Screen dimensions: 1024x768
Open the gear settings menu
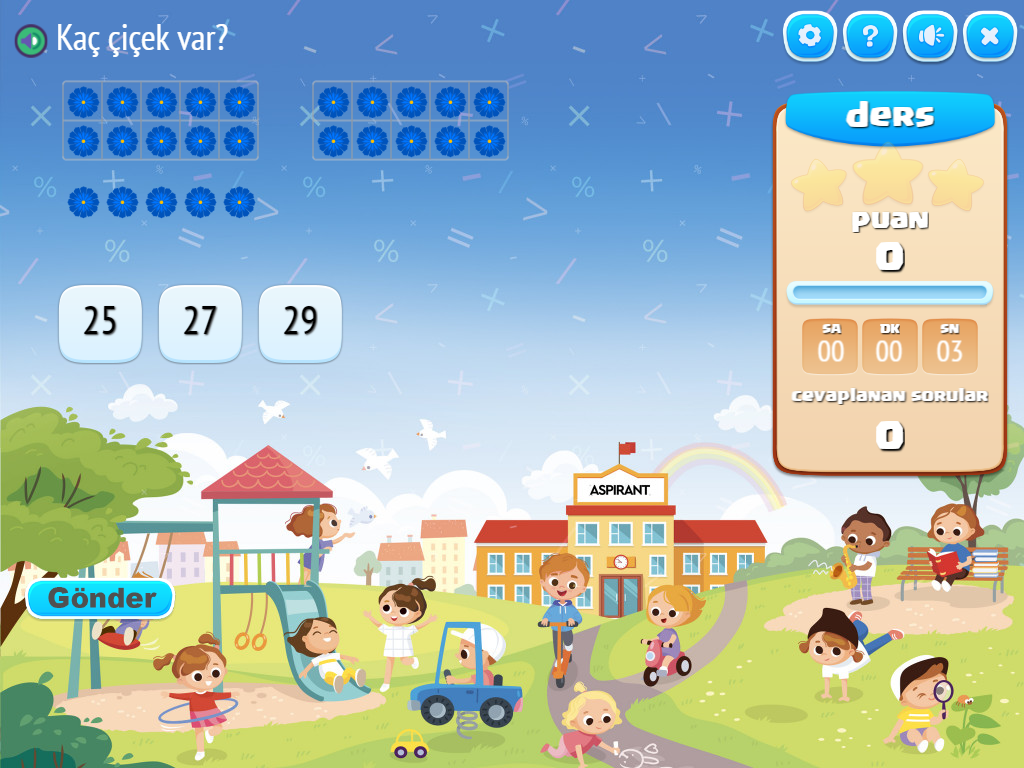809,37
